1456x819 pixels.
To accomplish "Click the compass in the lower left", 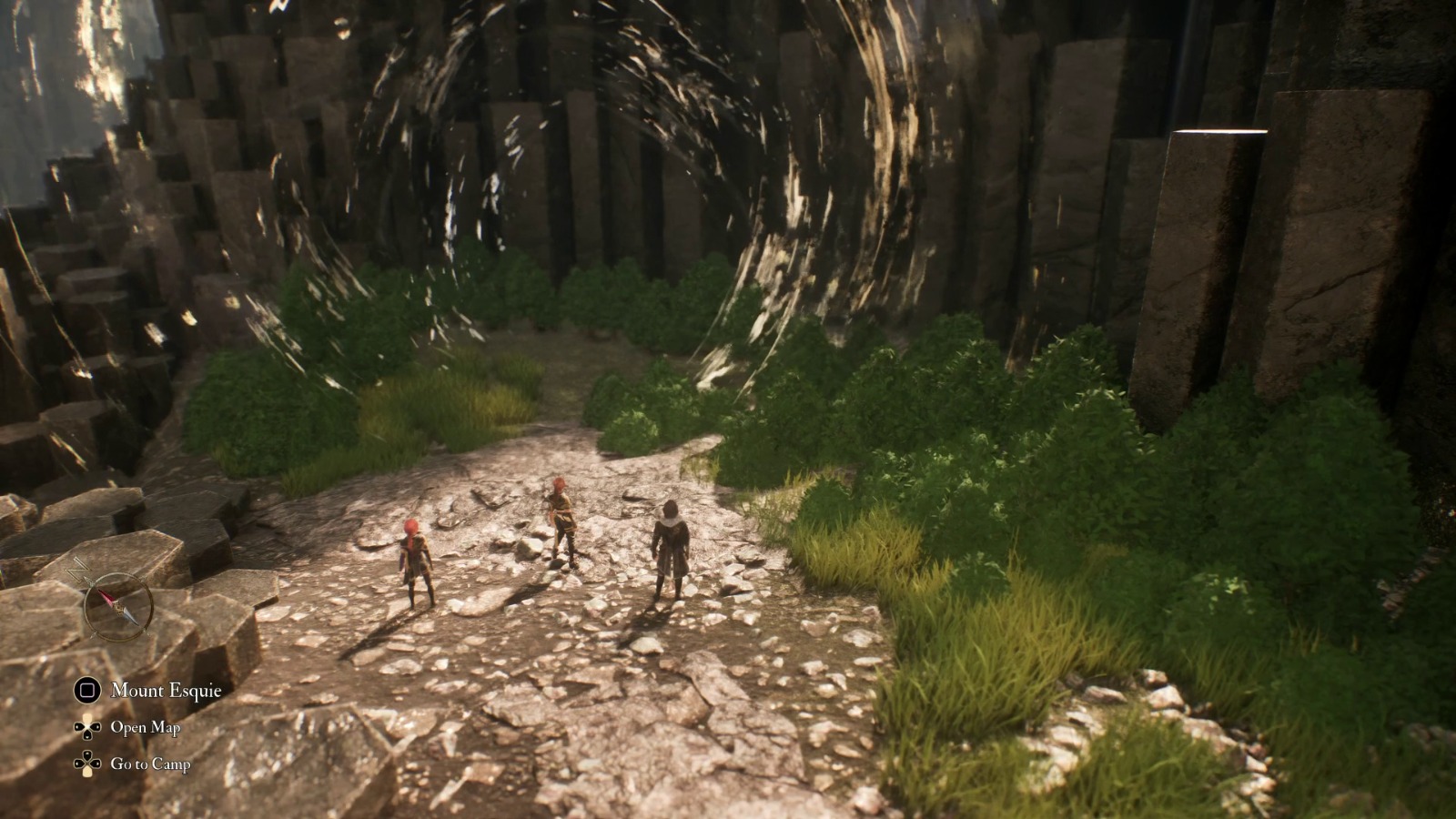I will (x=117, y=605).
